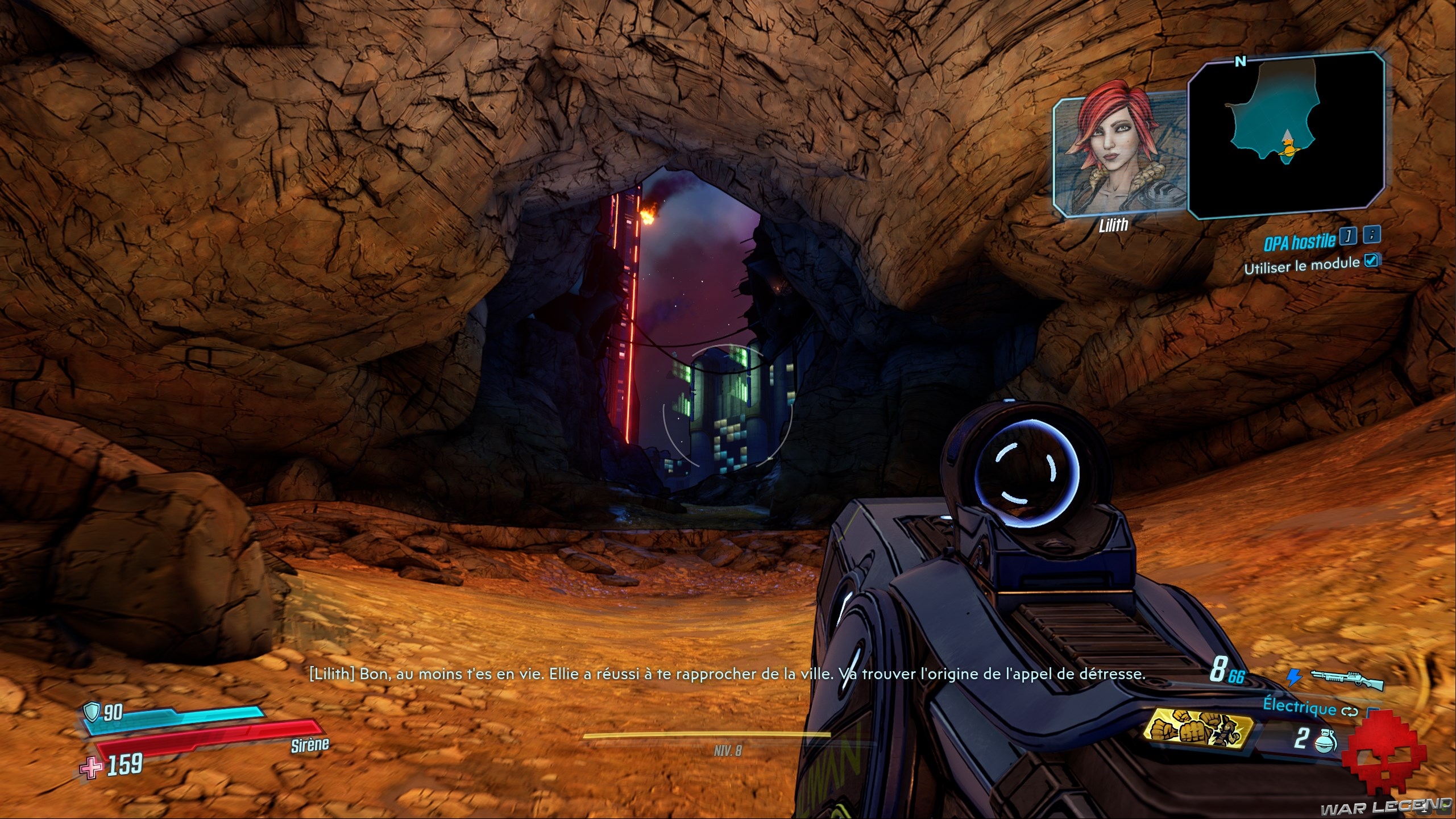Viewport: 1456px width, 819px height.
Task: Select the grenade icon
Action: click(x=1326, y=740)
